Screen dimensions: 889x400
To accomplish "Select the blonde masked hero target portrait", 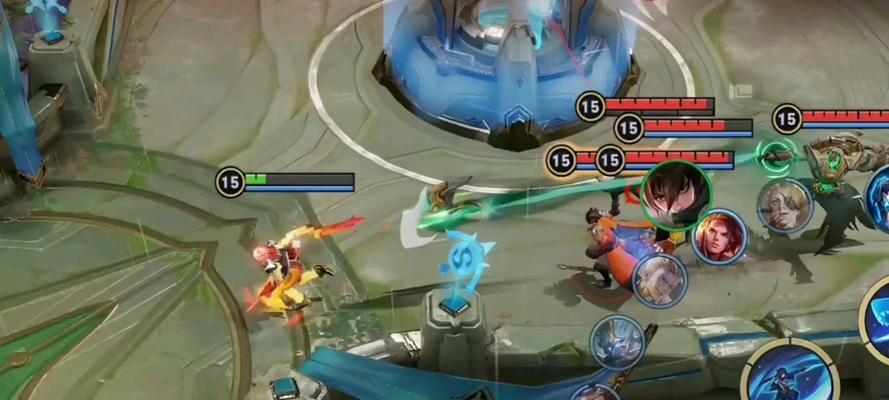I will 783,205.
